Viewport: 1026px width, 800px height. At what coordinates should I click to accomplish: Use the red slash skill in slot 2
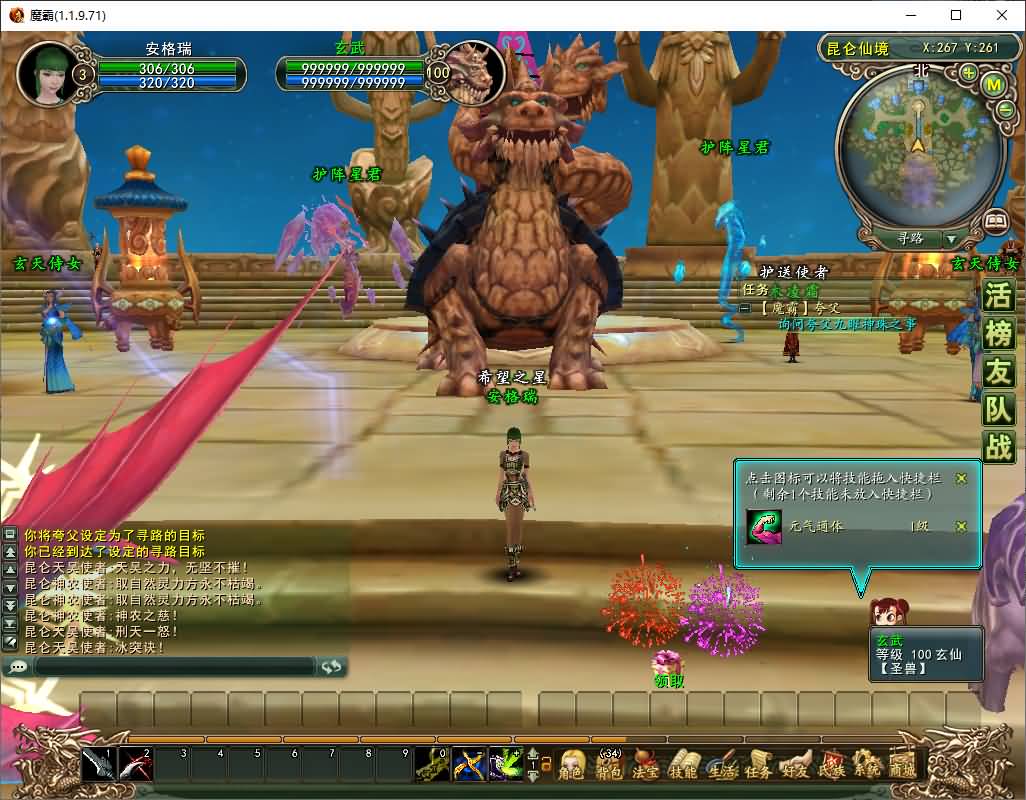tap(135, 765)
